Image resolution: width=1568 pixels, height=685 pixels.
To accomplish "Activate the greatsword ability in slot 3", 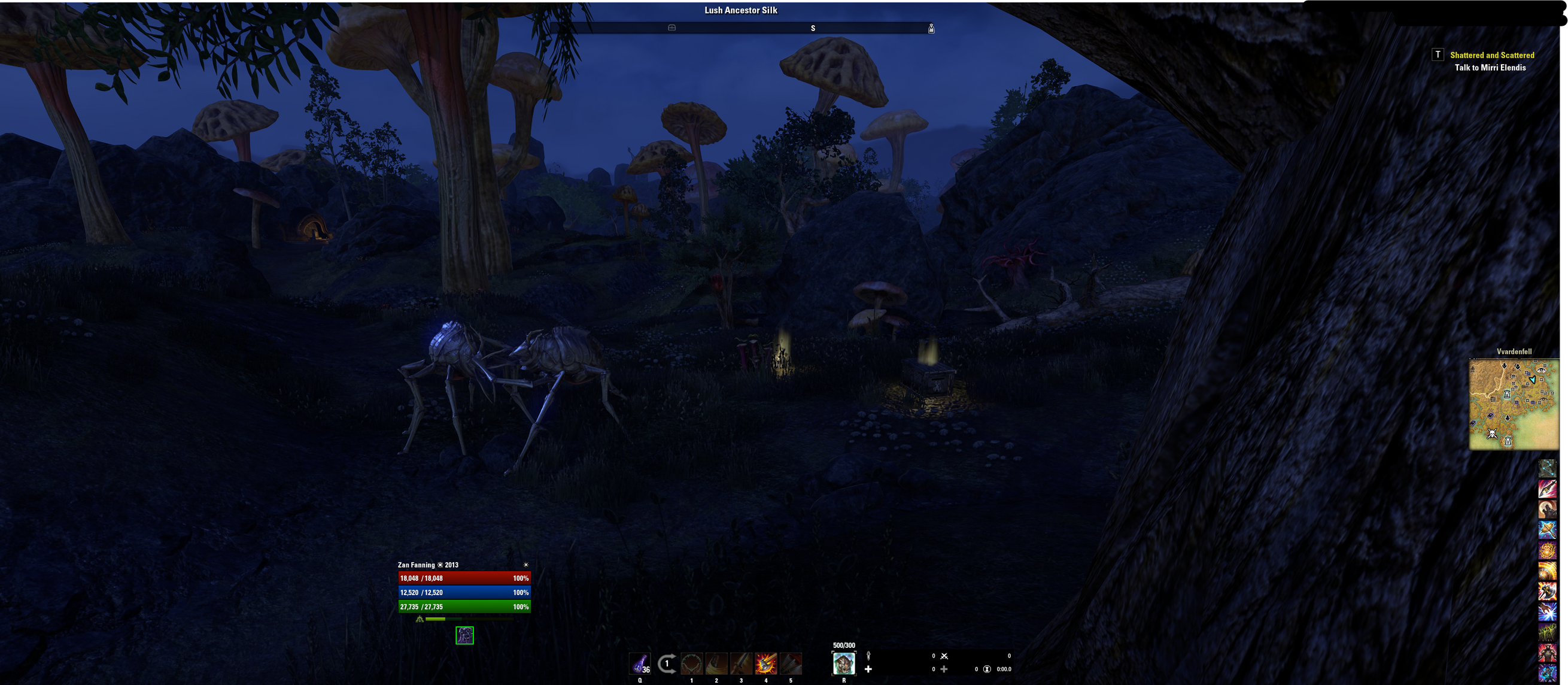I will [x=741, y=663].
